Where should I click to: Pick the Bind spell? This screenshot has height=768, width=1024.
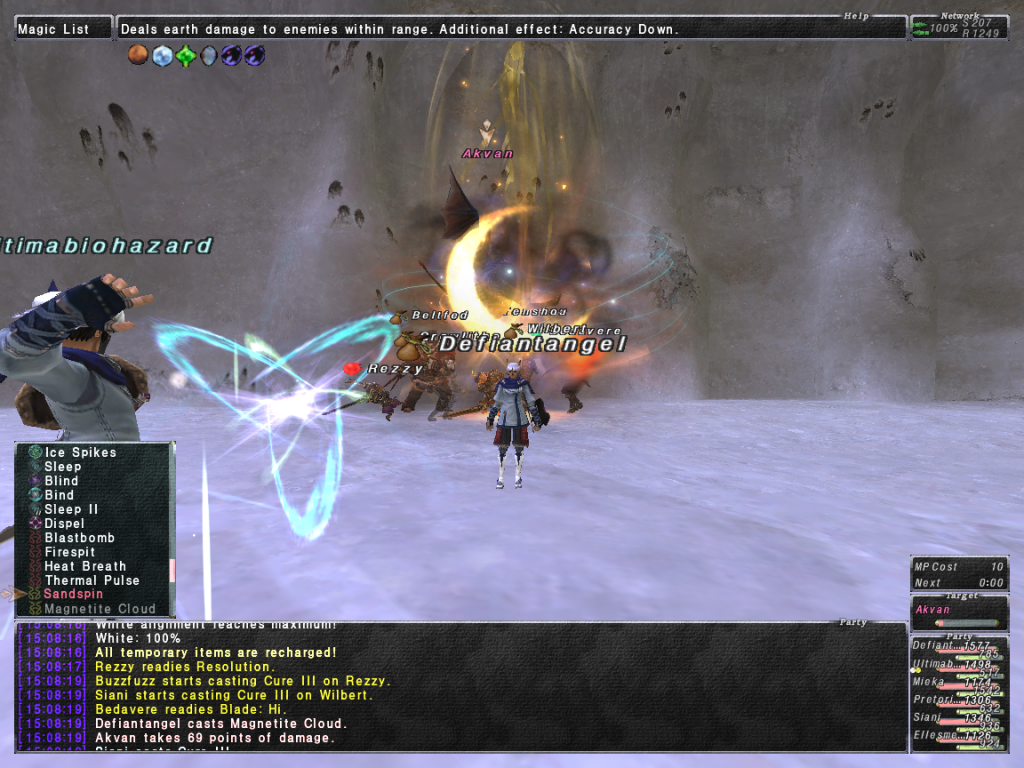click(59, 495)
